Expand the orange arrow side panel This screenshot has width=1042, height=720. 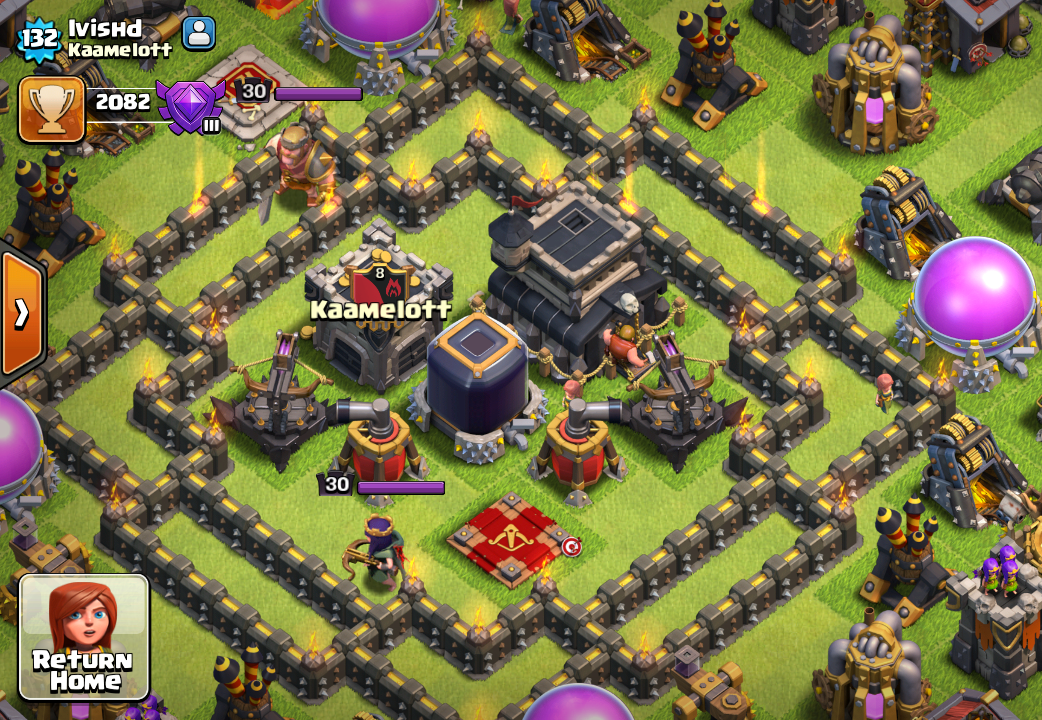coord(21,314)
